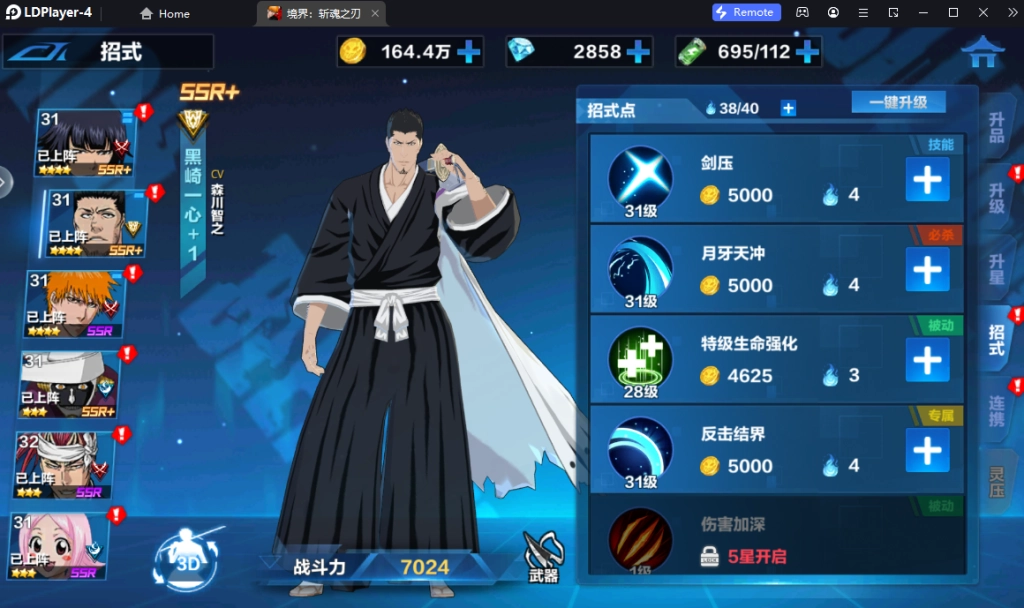Open the 灵压 tab
Image resolution: width=1024 pixels, height=608 pixels.
[x=996, y=481]
